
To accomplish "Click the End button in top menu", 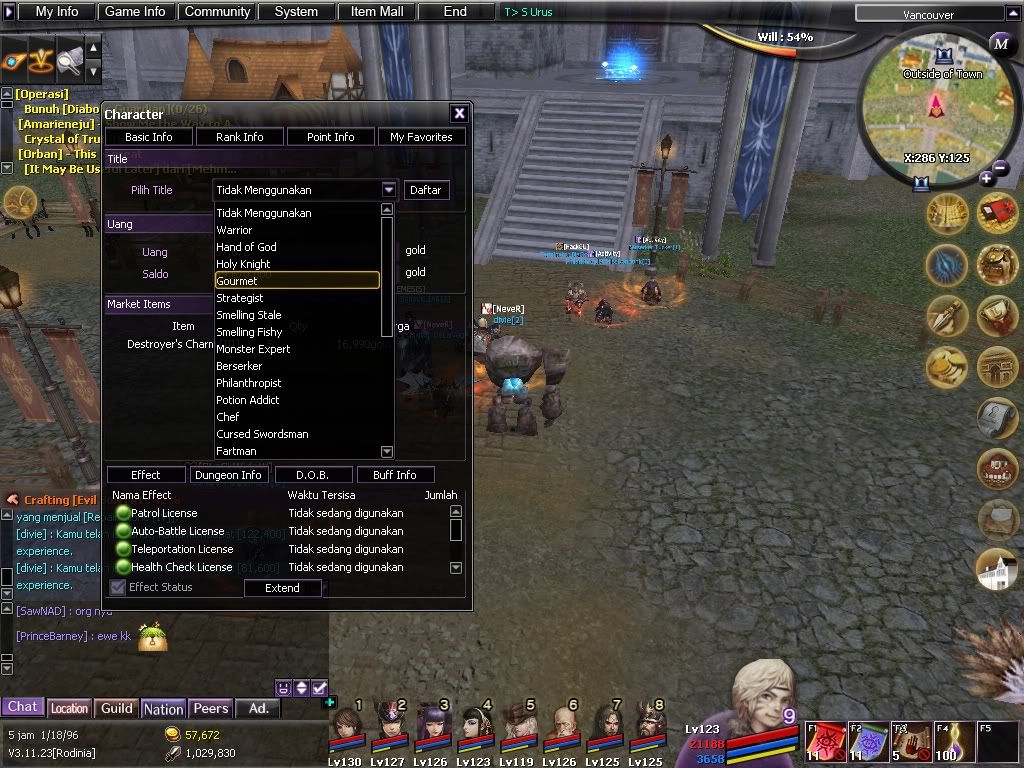I will [x=455, y=12].
